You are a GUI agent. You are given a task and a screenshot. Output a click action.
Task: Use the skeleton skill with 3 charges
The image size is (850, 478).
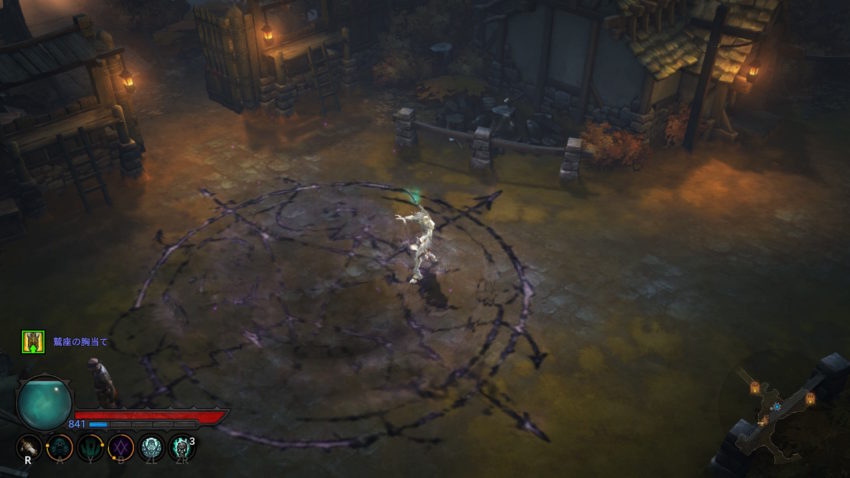[182, 447]
